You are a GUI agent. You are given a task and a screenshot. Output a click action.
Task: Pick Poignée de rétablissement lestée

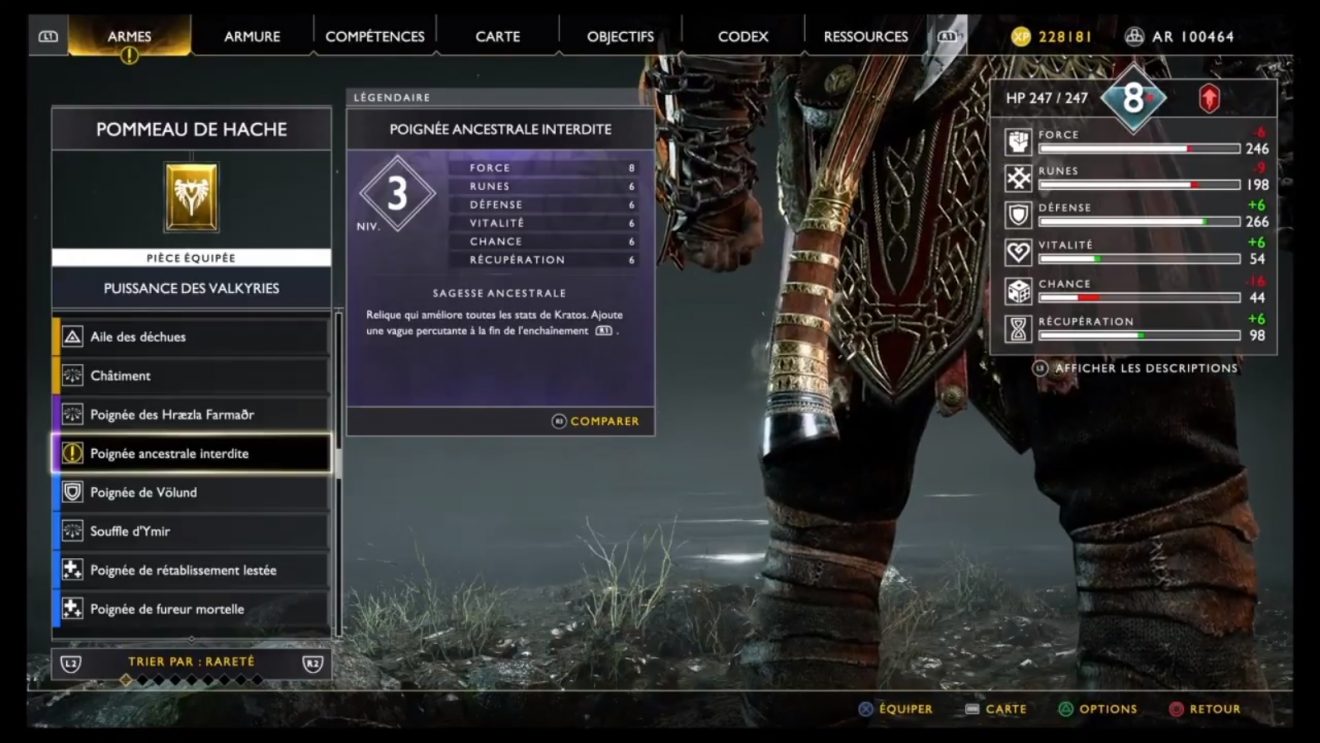191,570
